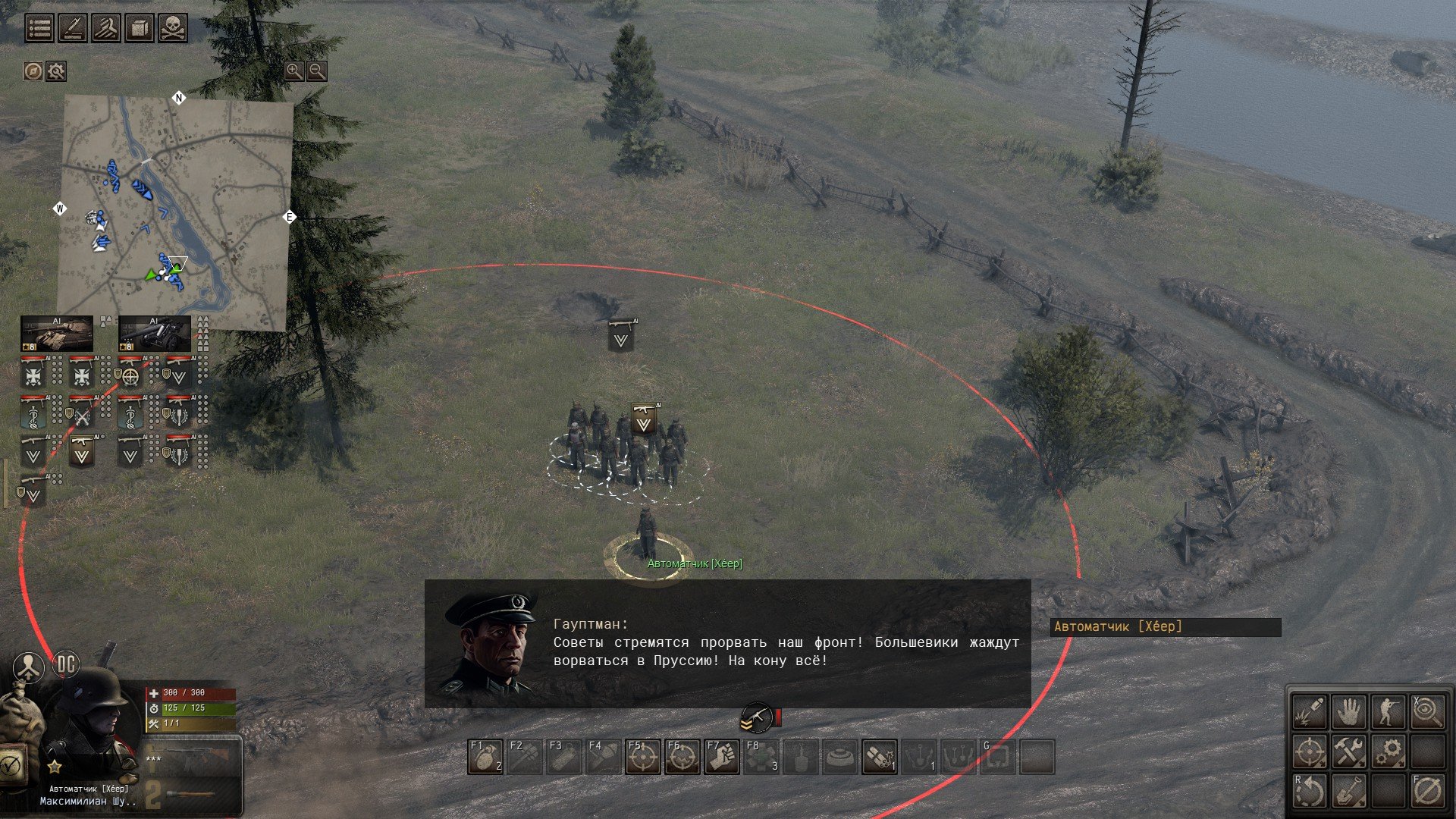Click the shovel dig command

coord(1349,792)
